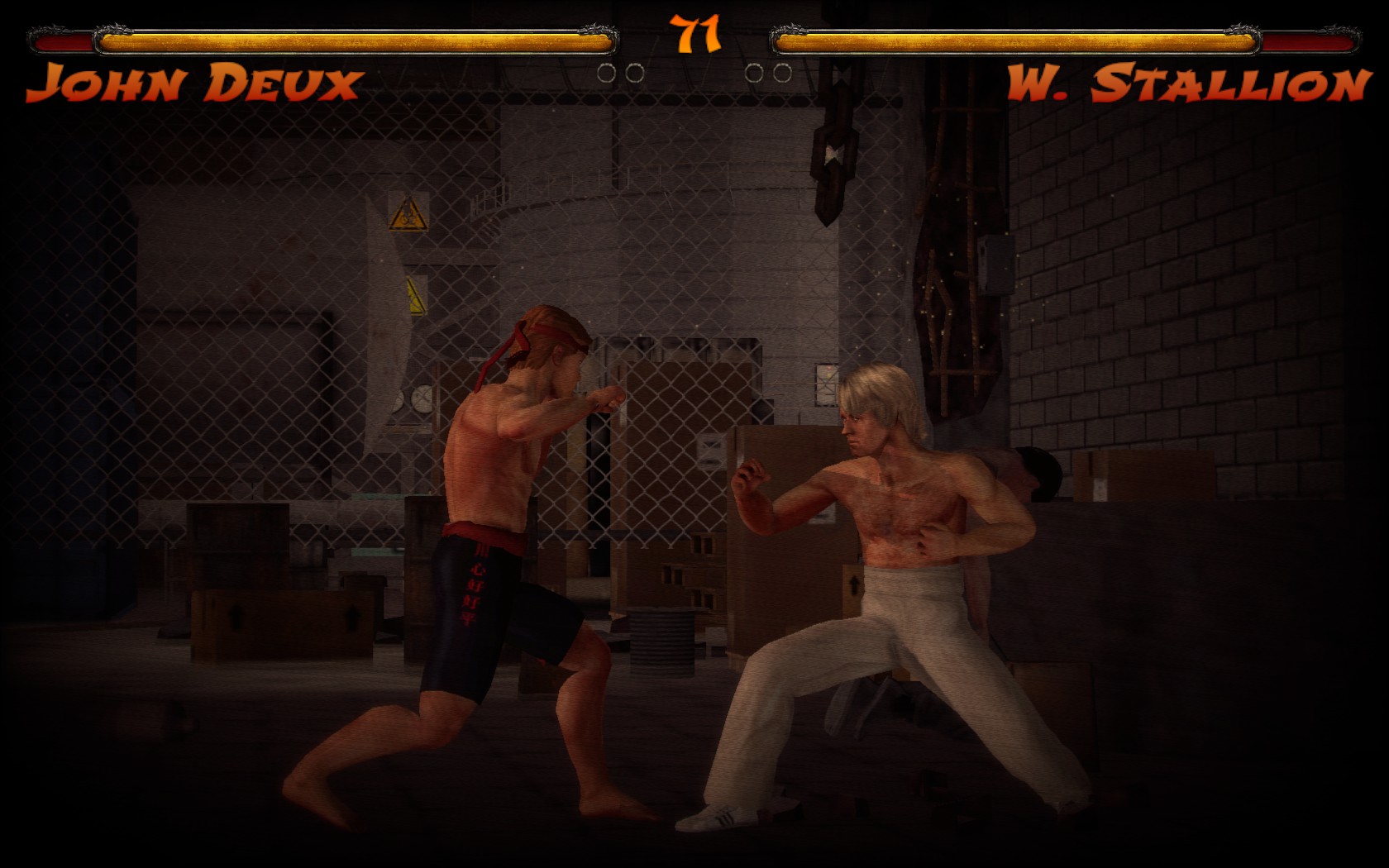Click John Deux's full yellow health bar
This screenshot has height=868, width=1389.
356,36
